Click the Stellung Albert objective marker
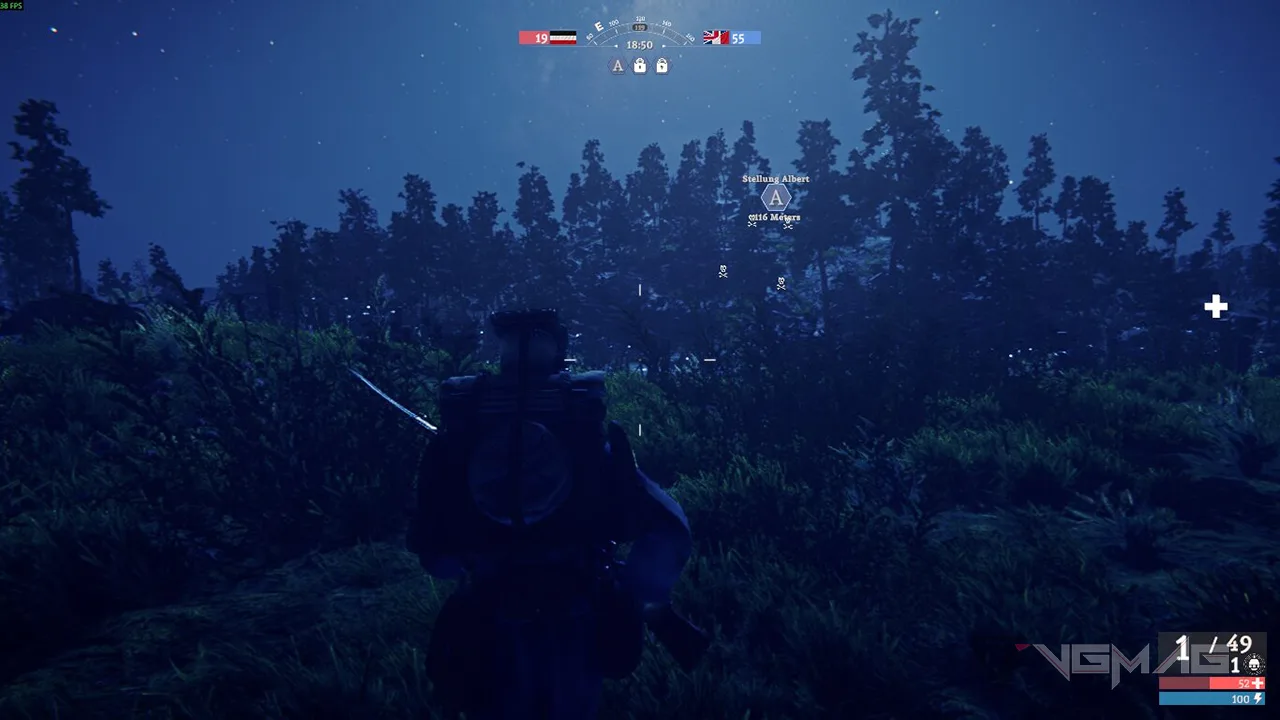The width and height of the screenshot is (1280, 720). point(775,197)
